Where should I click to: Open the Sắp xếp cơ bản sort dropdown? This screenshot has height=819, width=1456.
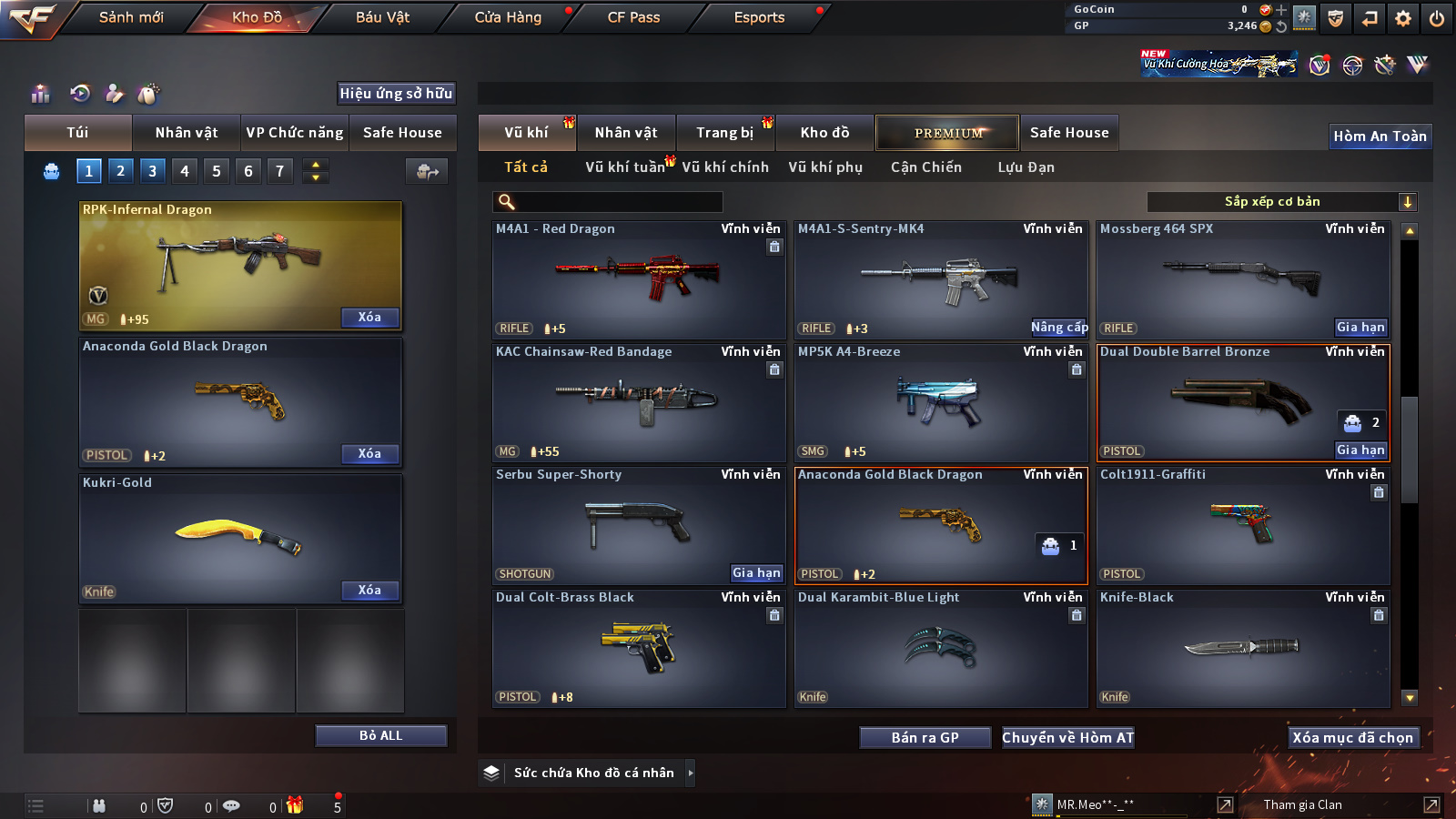pos(1281,202)
